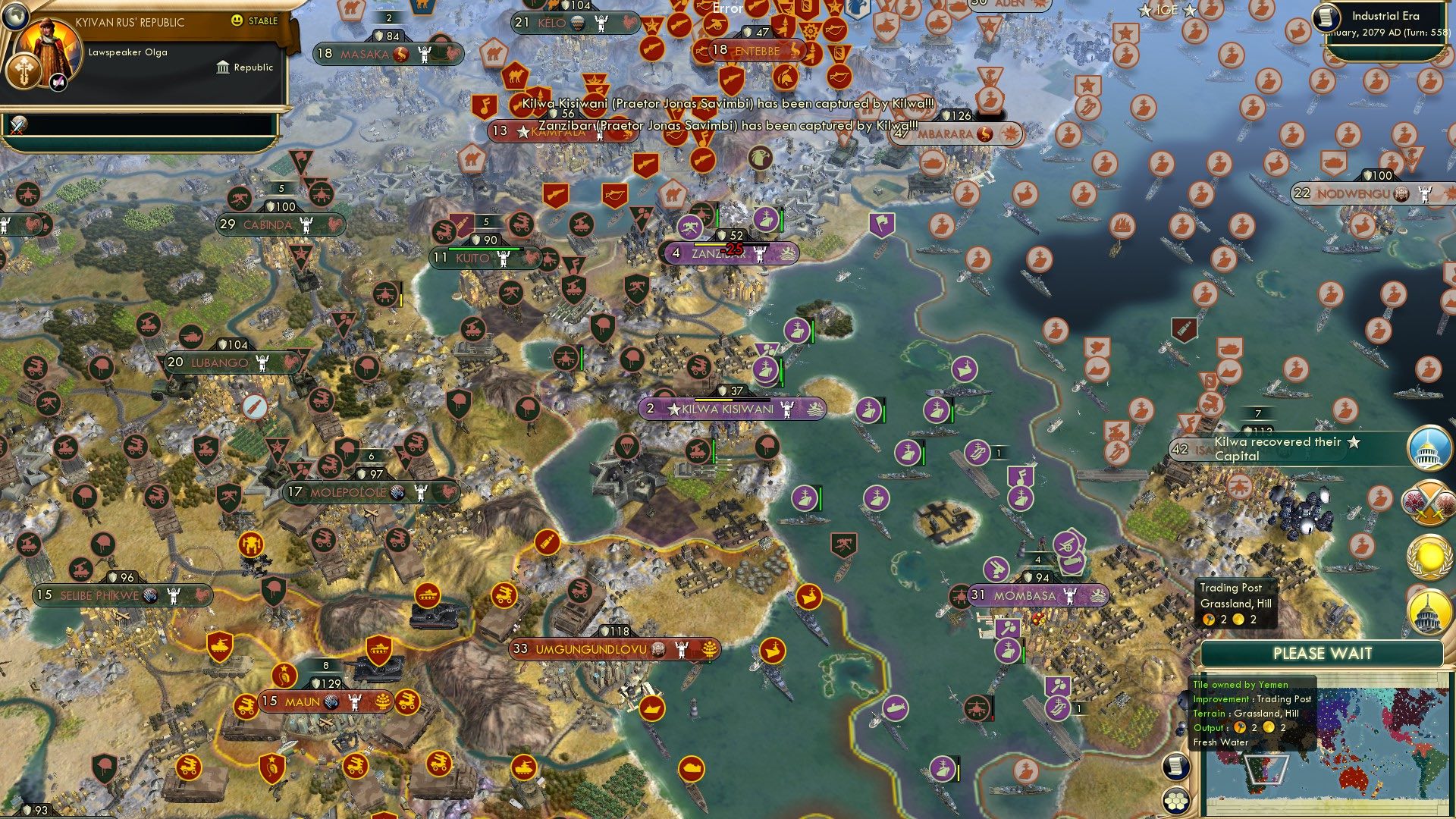Click the hex grid strategic view icon
Viewport: 1456px width, 819px height.
tap(1175, 801)
